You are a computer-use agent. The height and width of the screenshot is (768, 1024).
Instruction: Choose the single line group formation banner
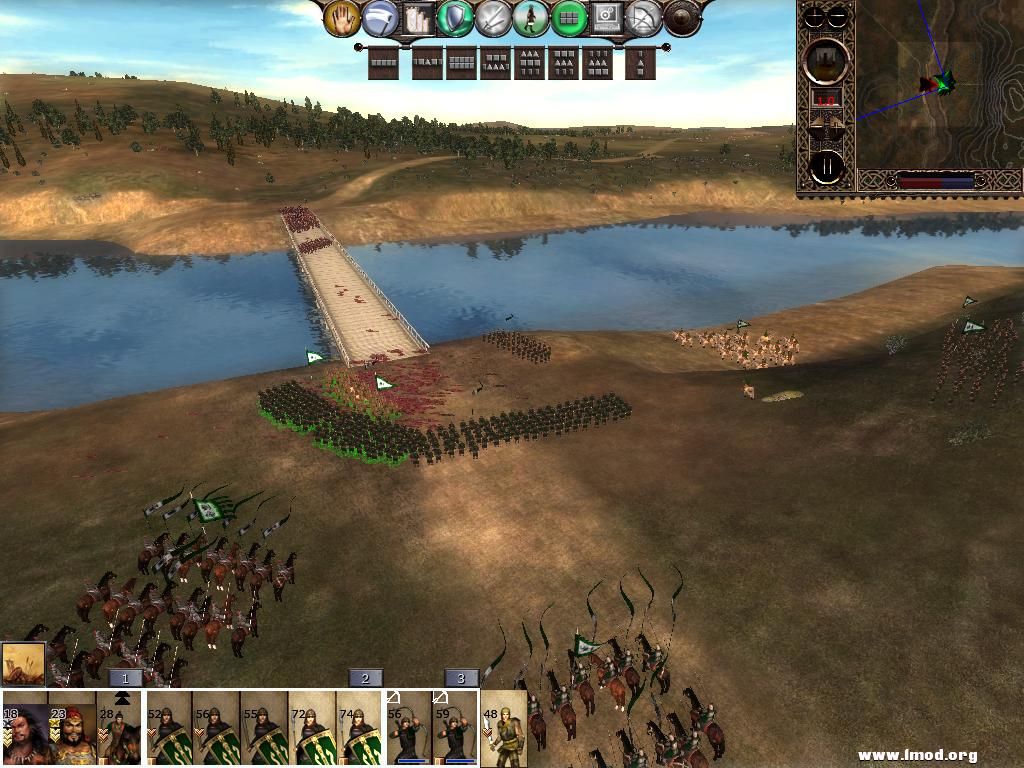[x=384, y=63]
